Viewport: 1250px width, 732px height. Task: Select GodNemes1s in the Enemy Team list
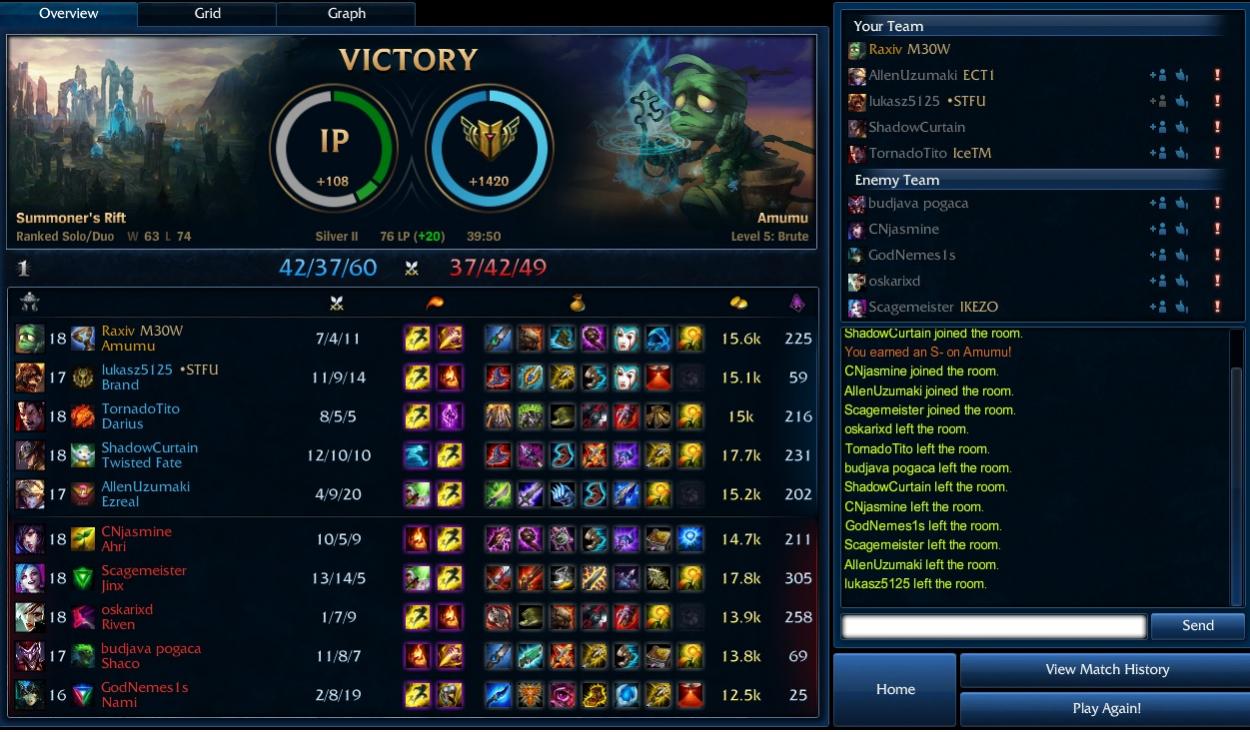pyautogui.click(x=911, y=255)
